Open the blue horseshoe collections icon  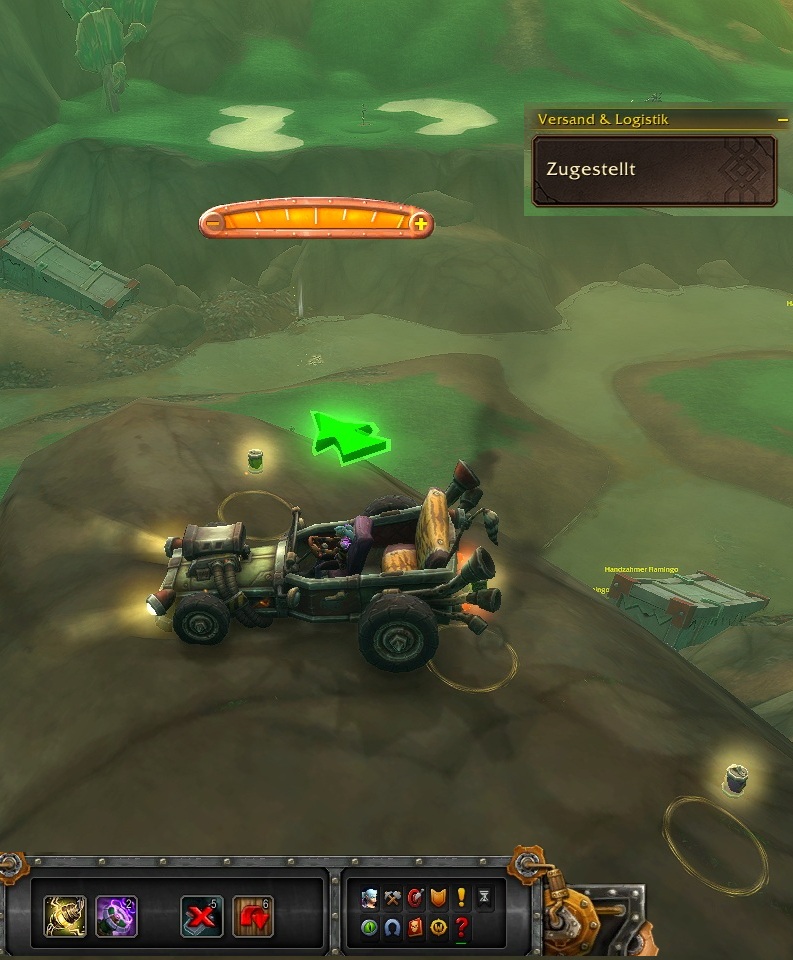click(393, 927)
